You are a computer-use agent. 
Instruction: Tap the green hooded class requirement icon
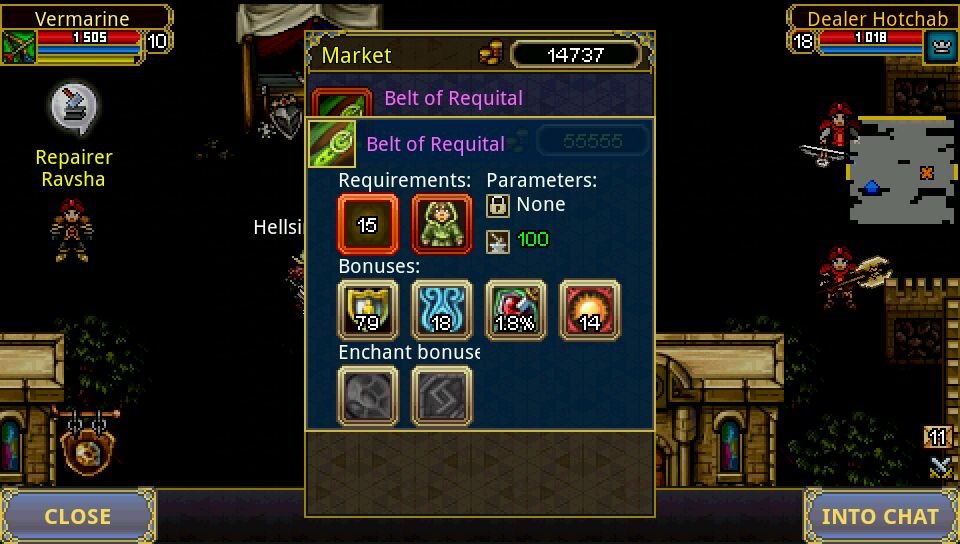pyautogui.click(x=441, y=224)
